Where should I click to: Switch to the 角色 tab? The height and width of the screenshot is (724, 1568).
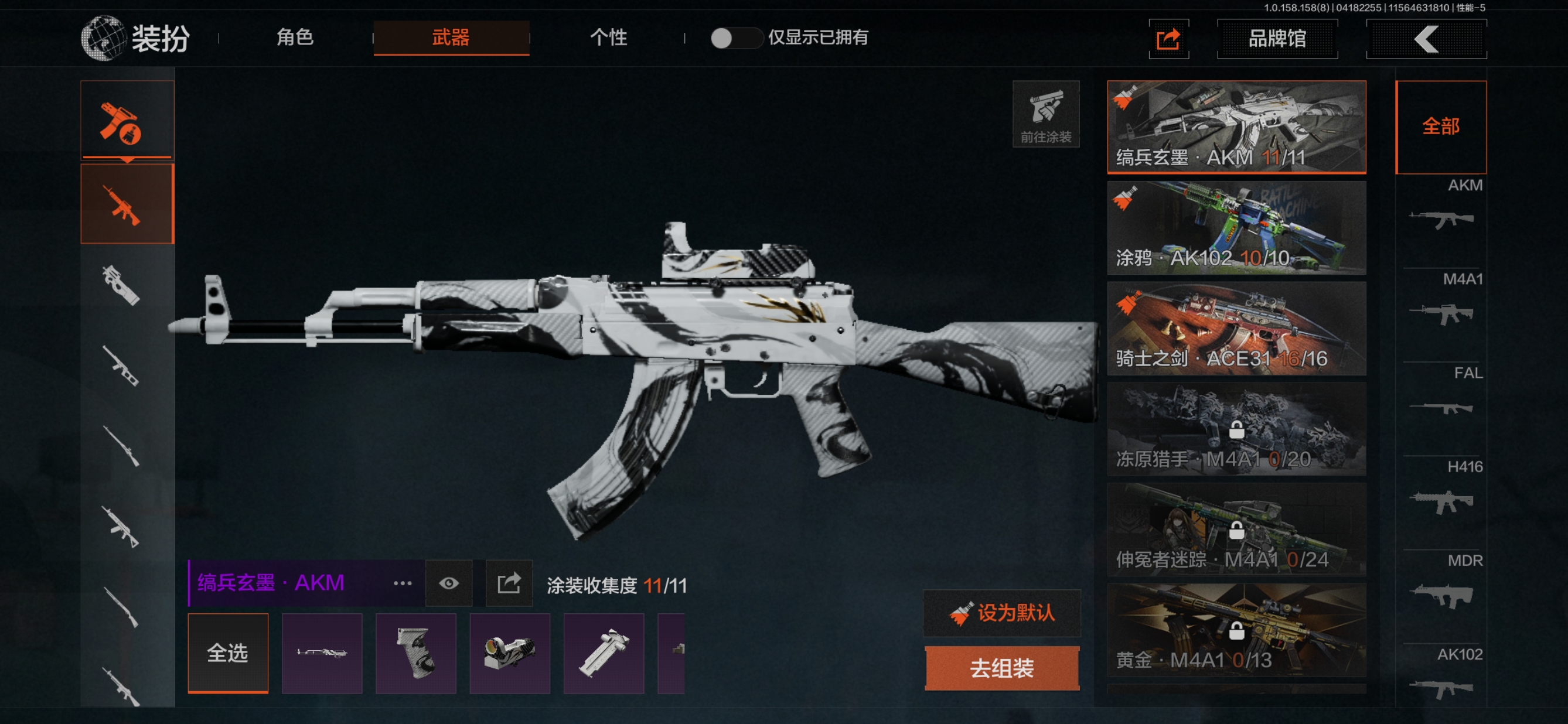pos(295,37)
